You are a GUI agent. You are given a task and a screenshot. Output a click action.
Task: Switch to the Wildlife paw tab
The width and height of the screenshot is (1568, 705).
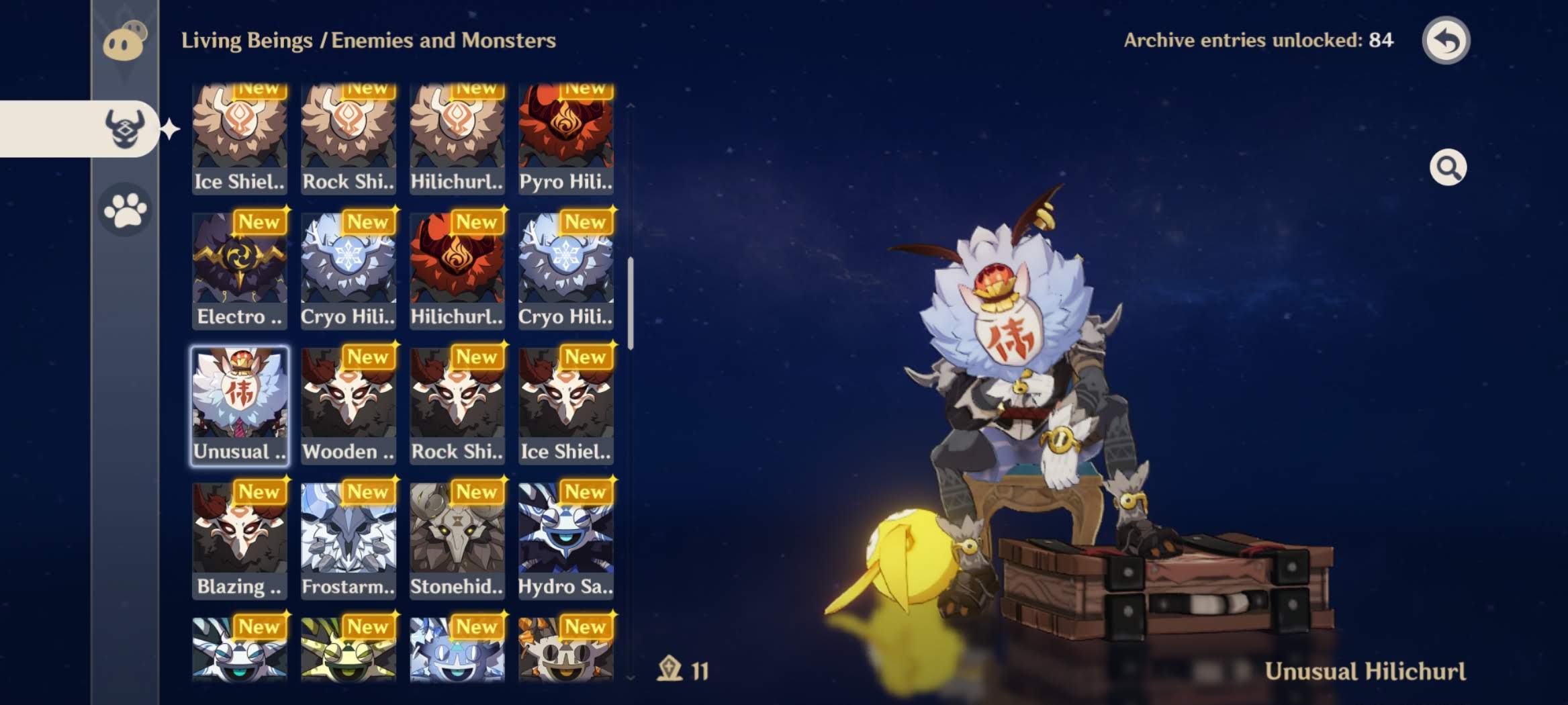[126, 210]
